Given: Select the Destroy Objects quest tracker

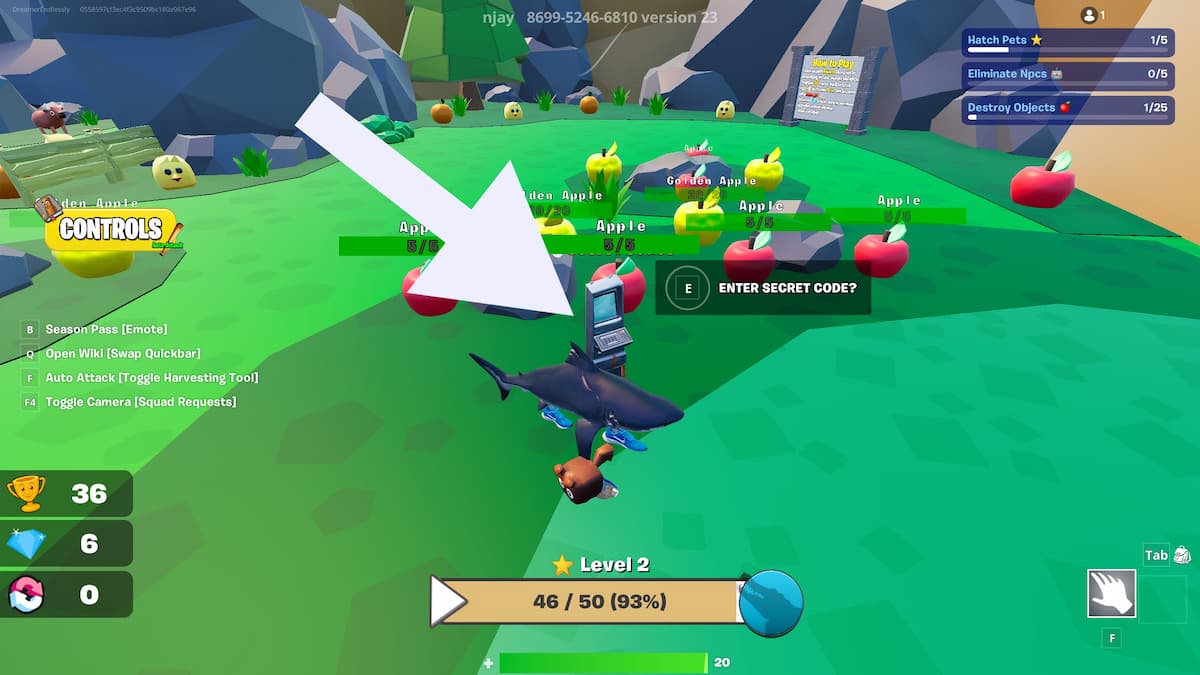Looking at the screenshot, I should (x=1067, y=109).
